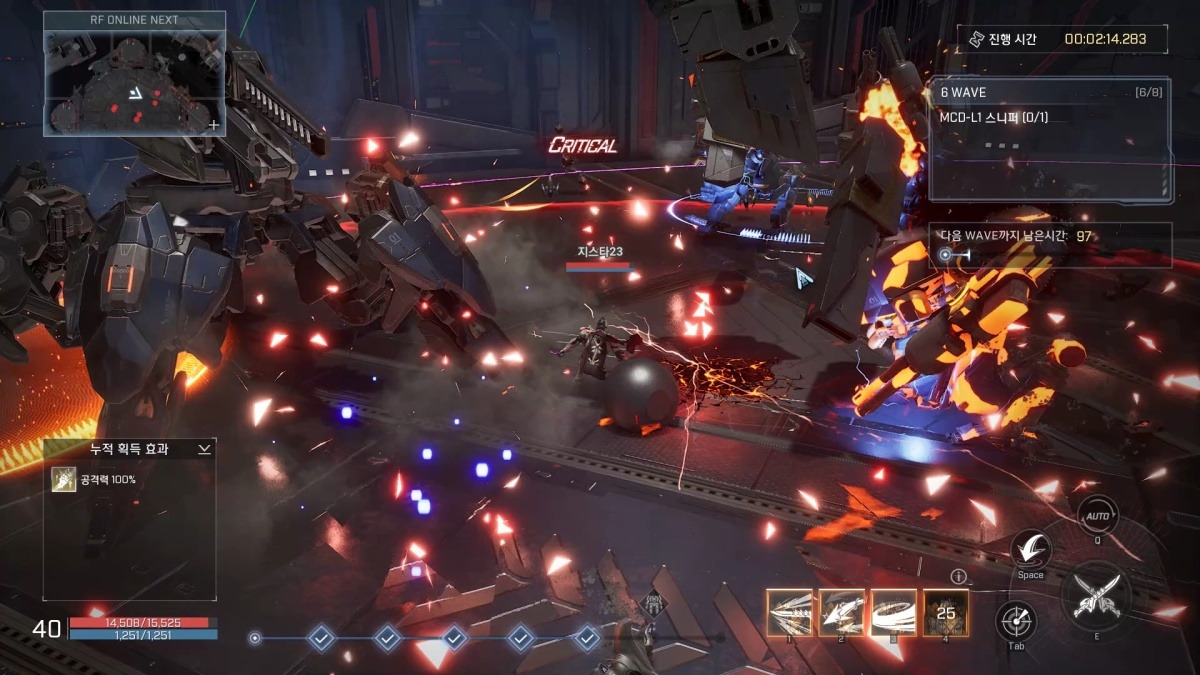Toggle the AUTO combat button
Viewport: 1200px width, 675px height.
1097,516
